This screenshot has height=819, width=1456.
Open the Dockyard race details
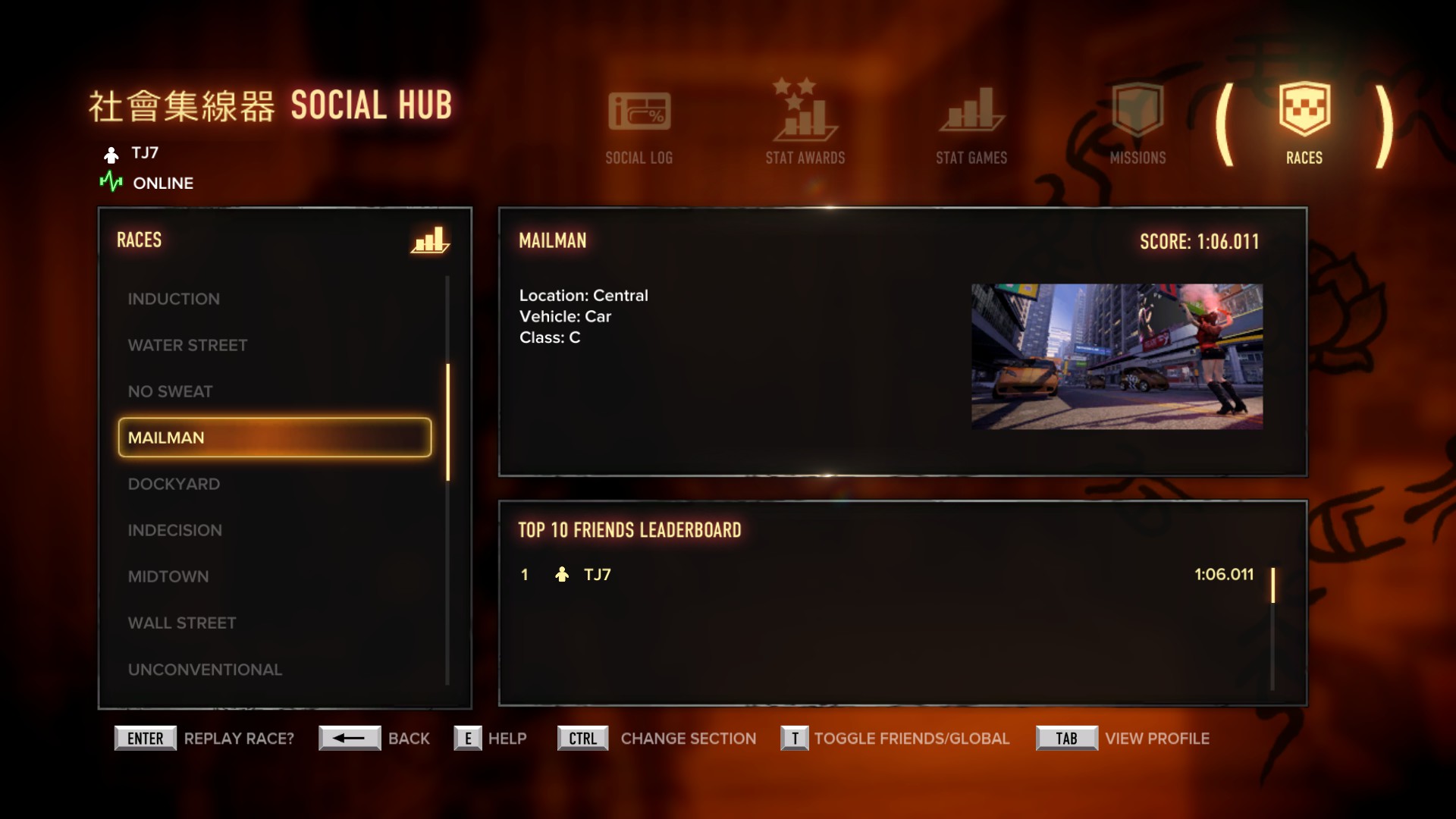click(x=174, y=484)
